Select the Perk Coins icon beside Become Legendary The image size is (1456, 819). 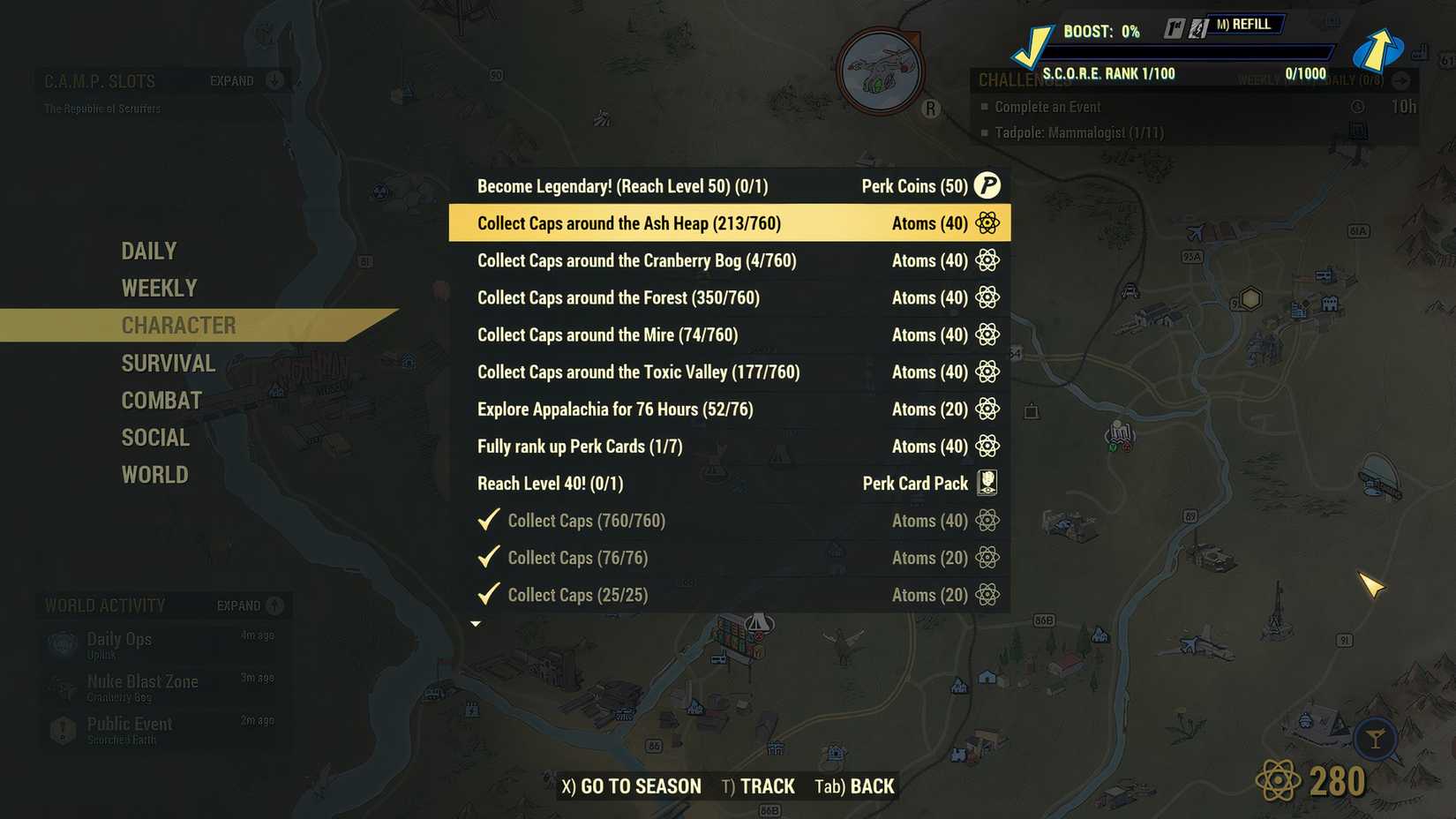[987, 186]
